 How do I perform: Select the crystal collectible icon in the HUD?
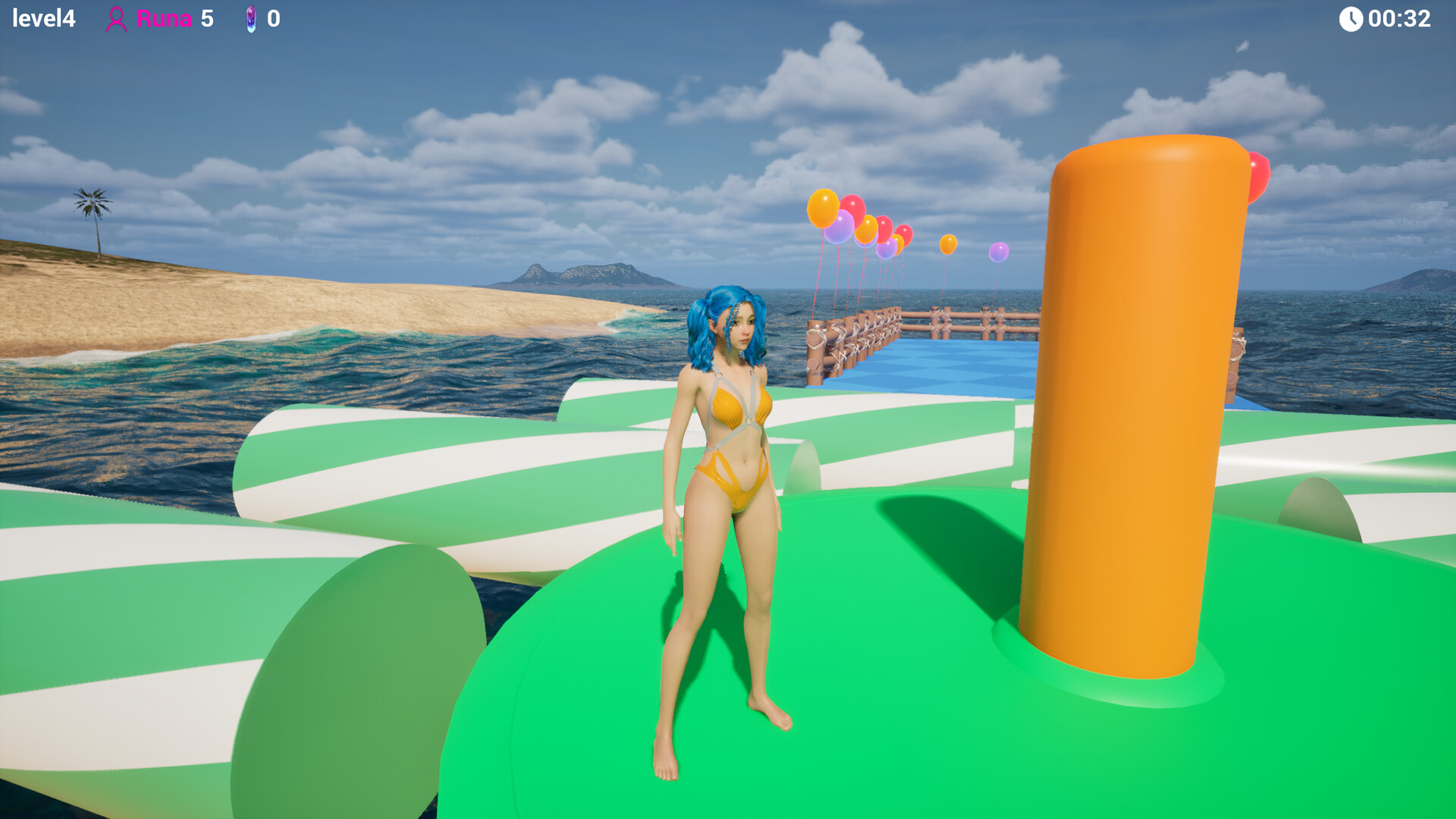click(251, 19)
